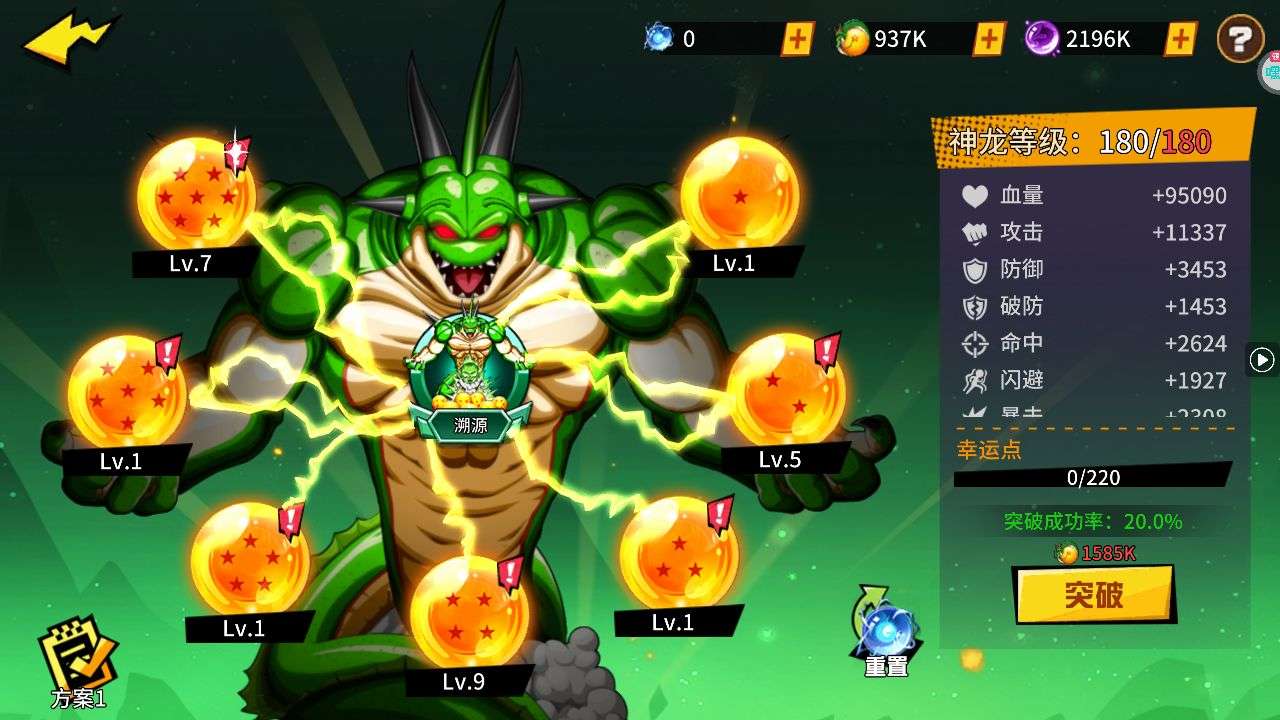Select the one-star dragon ball

[x=739, y=193]
